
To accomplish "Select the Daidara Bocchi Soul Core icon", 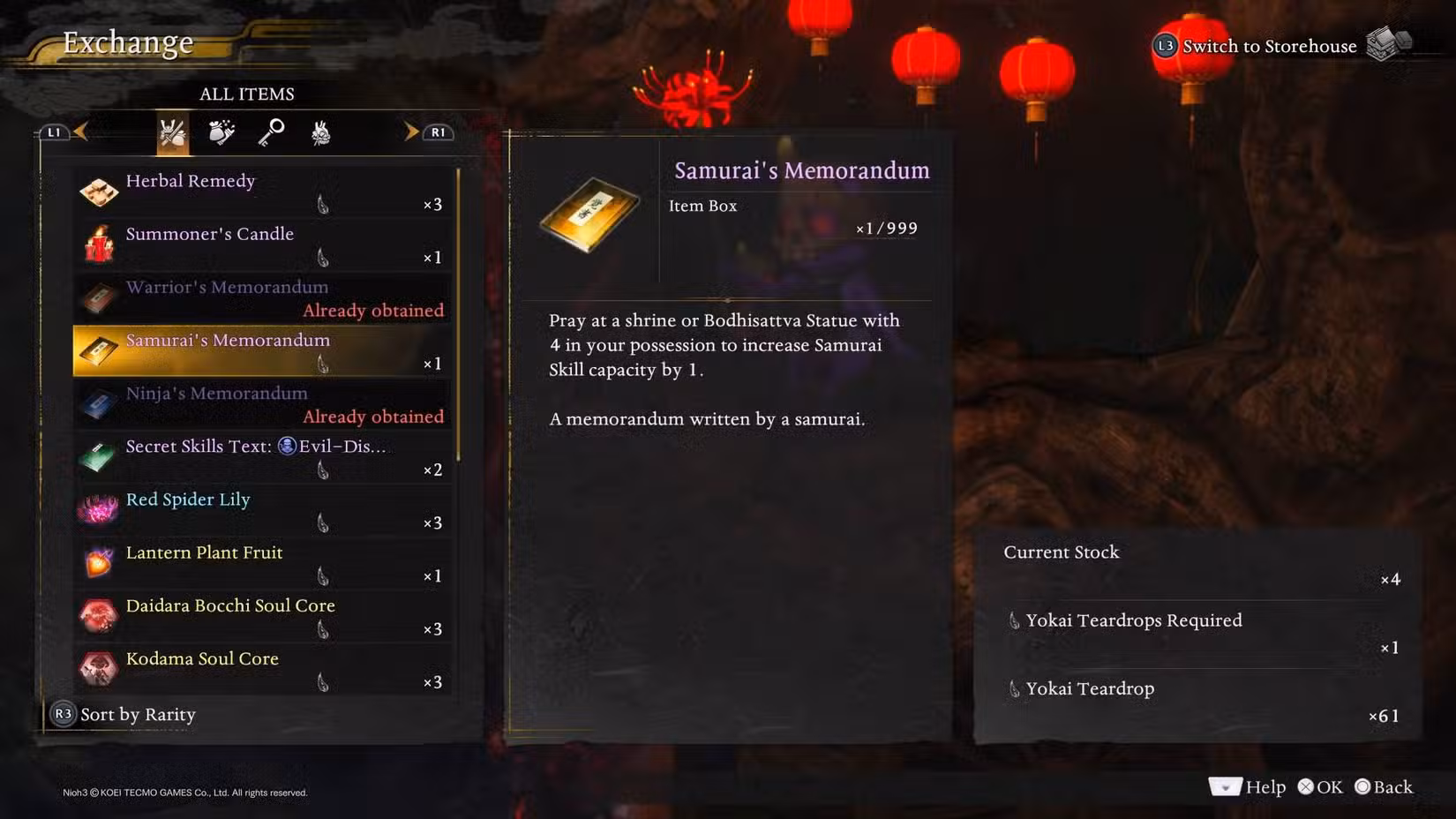I will 99,615.
